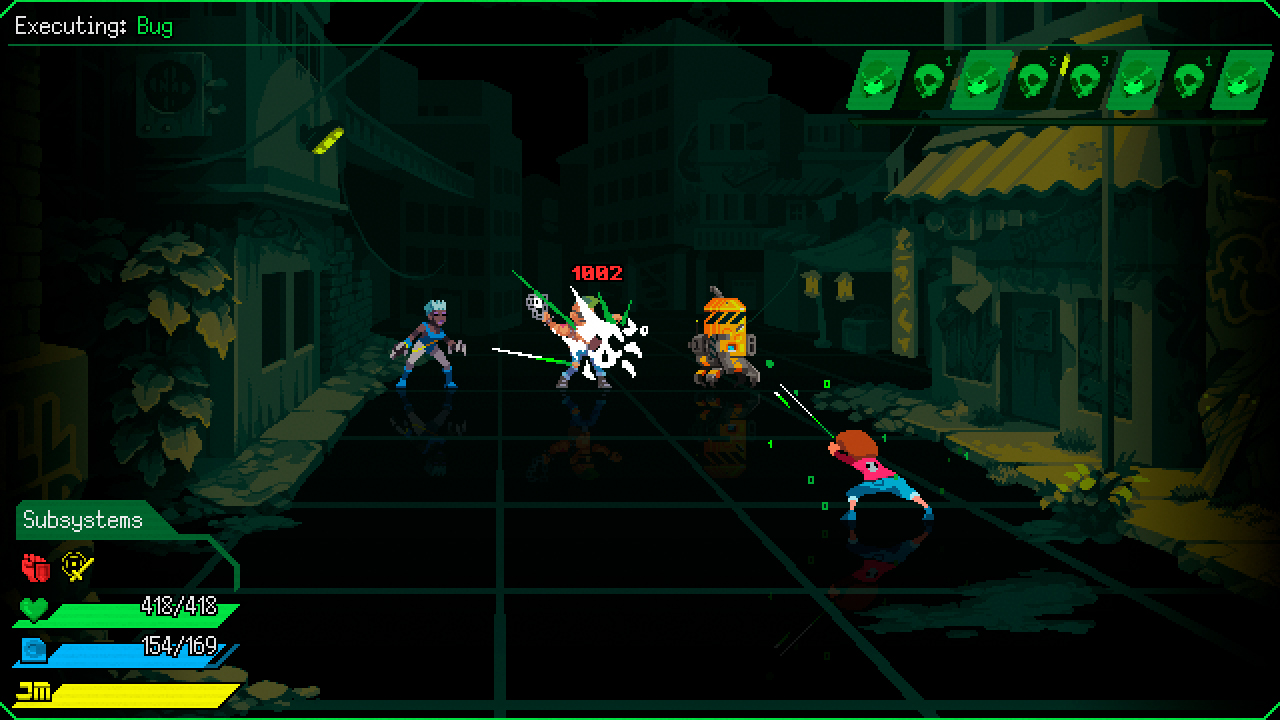The width and height of the screenshot is (1280, 720).
Task: Click the yellow shield status icon
Action: [75, 567]
